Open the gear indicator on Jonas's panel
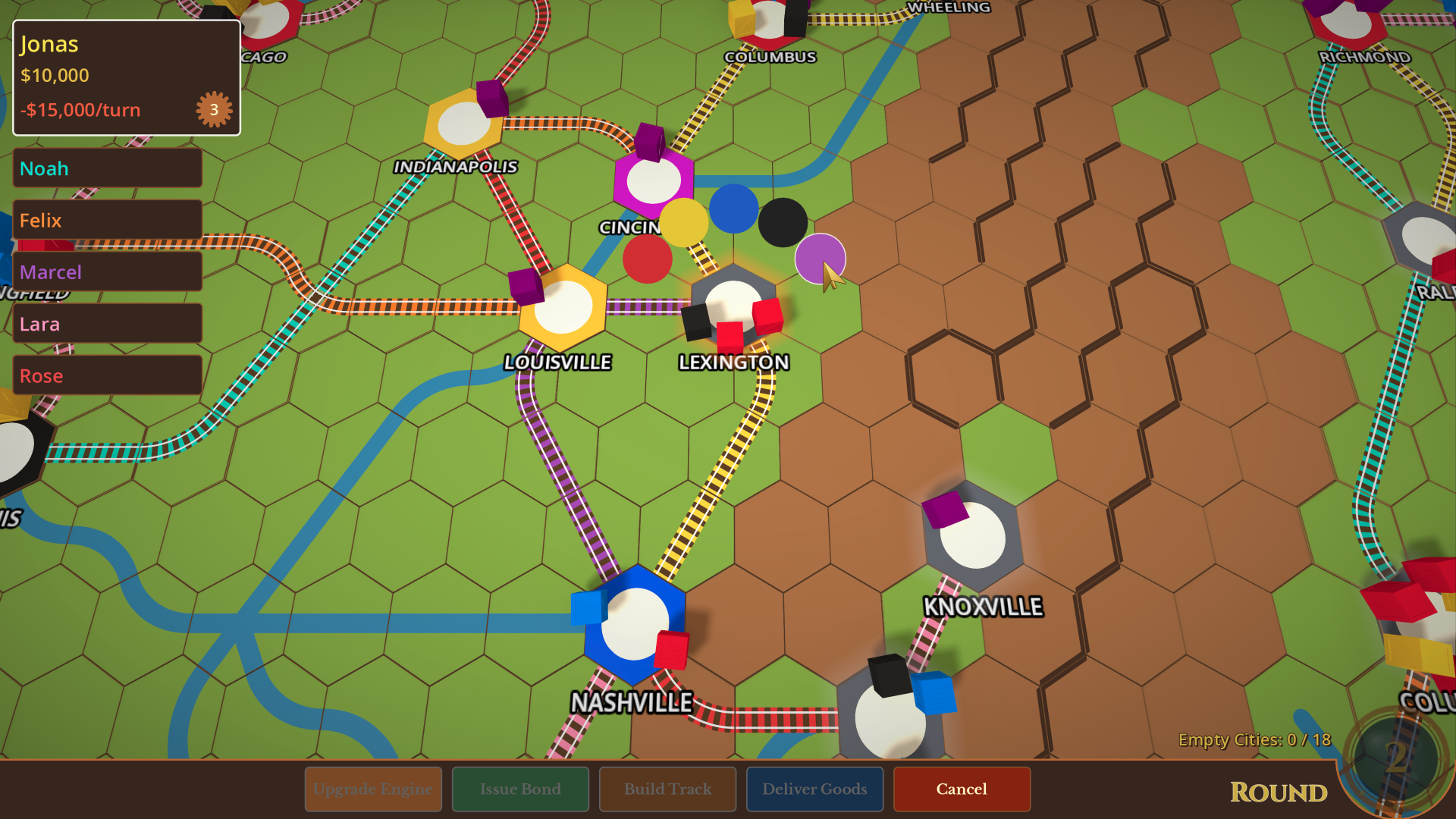Screen dimensions: 1456x819 point(213,109)
